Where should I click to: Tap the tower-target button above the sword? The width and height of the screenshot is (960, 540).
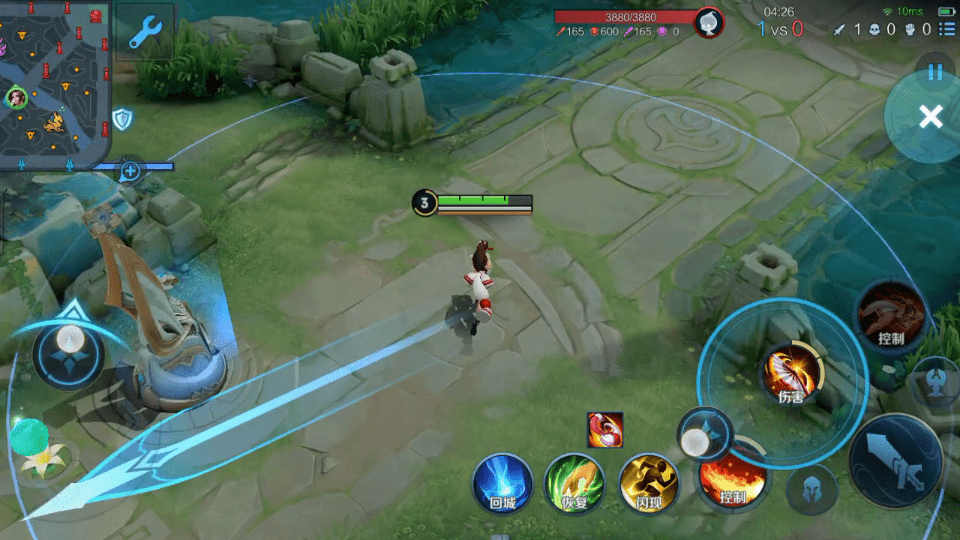937,380
